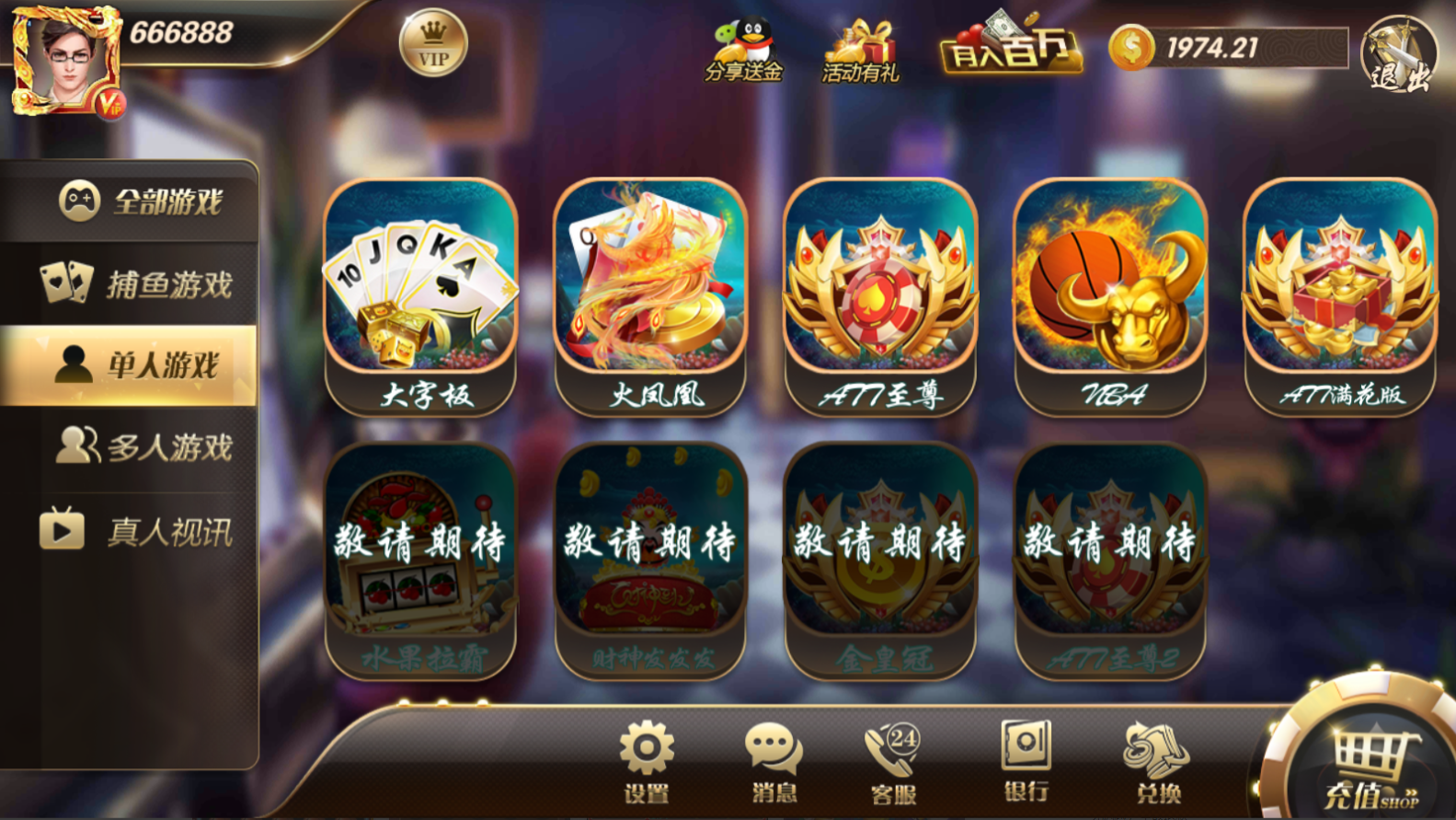Open the 月入百万 promotional banner
1456x820 pixels.
tap(1010, 51)
